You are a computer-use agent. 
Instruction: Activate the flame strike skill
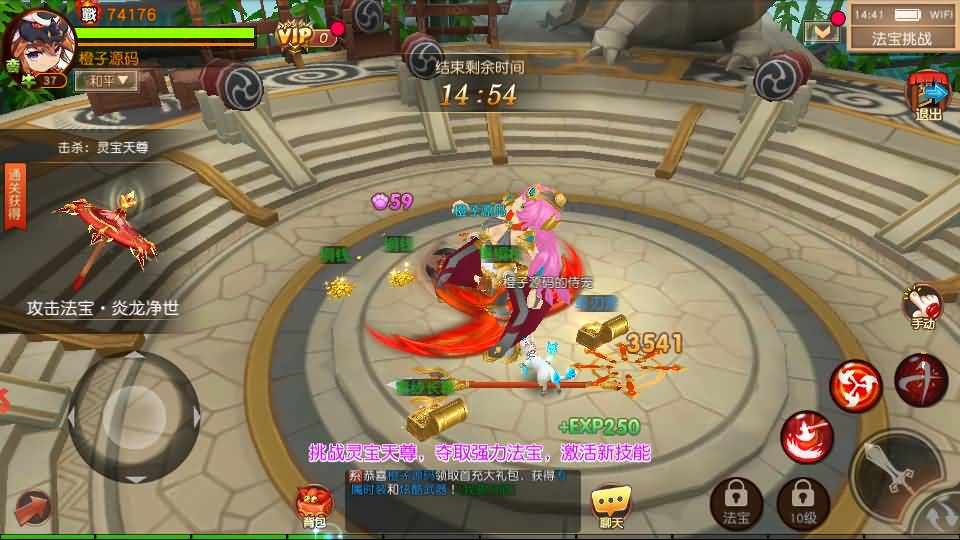(x=805, y=436)
